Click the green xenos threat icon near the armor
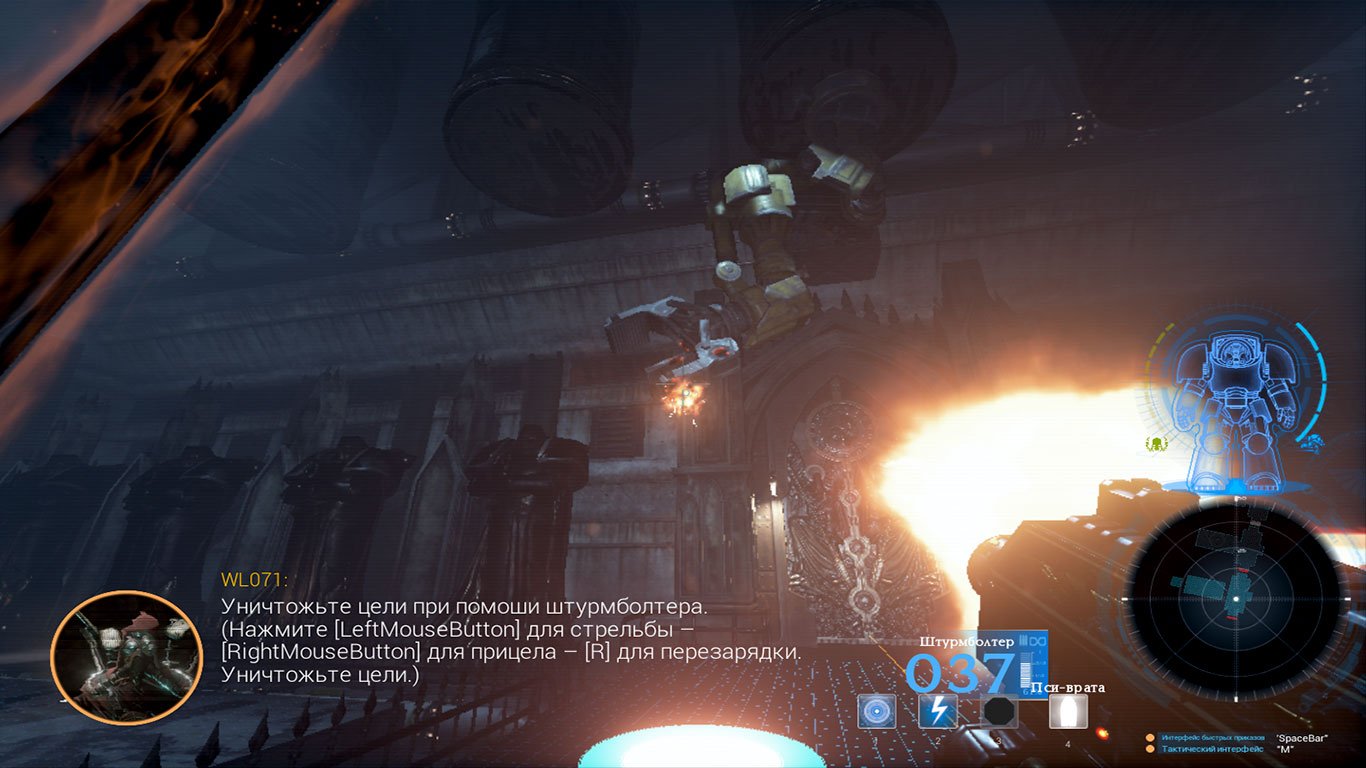This screenshot has width=1366, height=768. click(x=1156, y=445)
